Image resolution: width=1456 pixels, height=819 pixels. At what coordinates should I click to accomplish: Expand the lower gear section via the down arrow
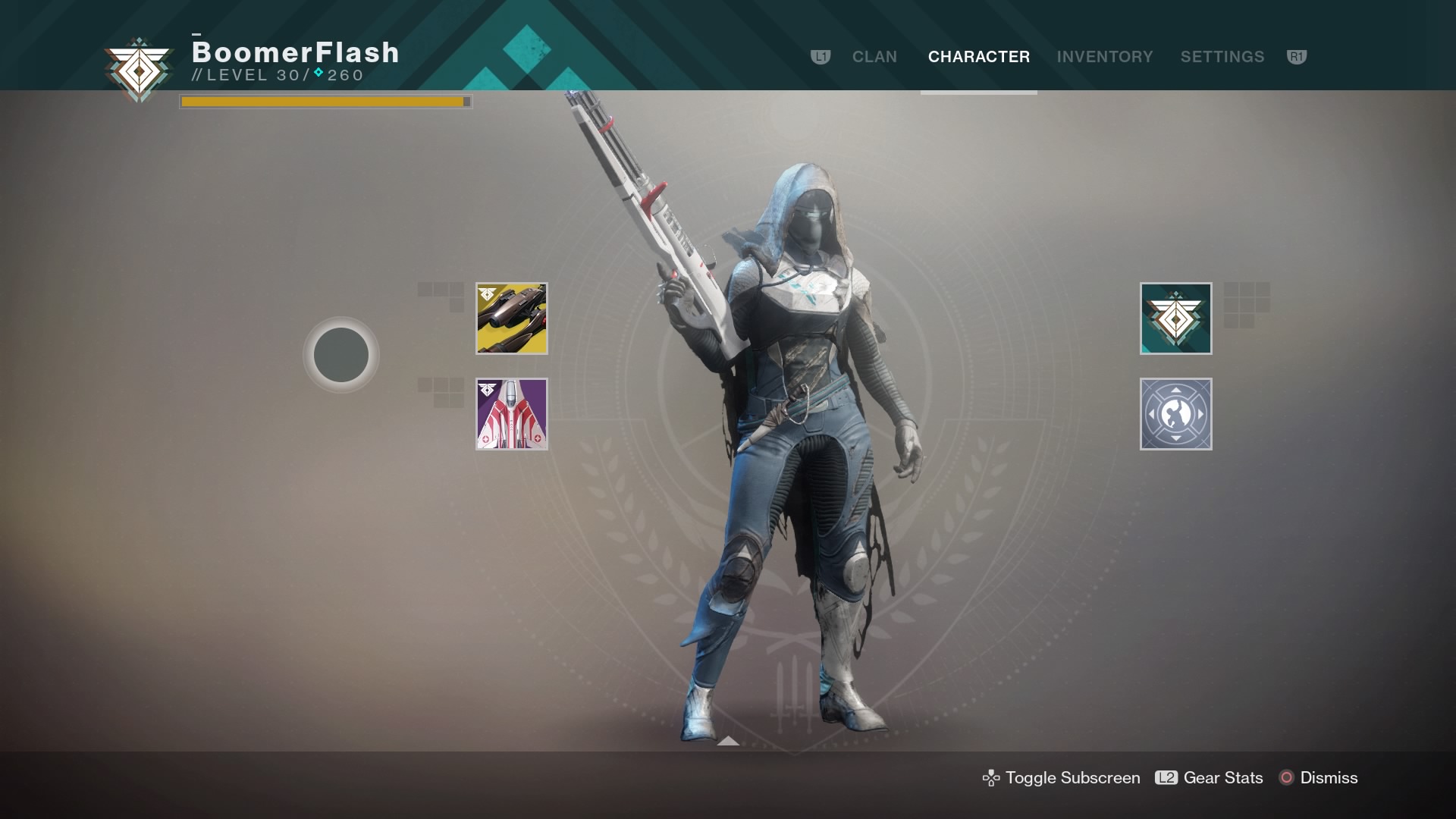click(x=730, y=742)
